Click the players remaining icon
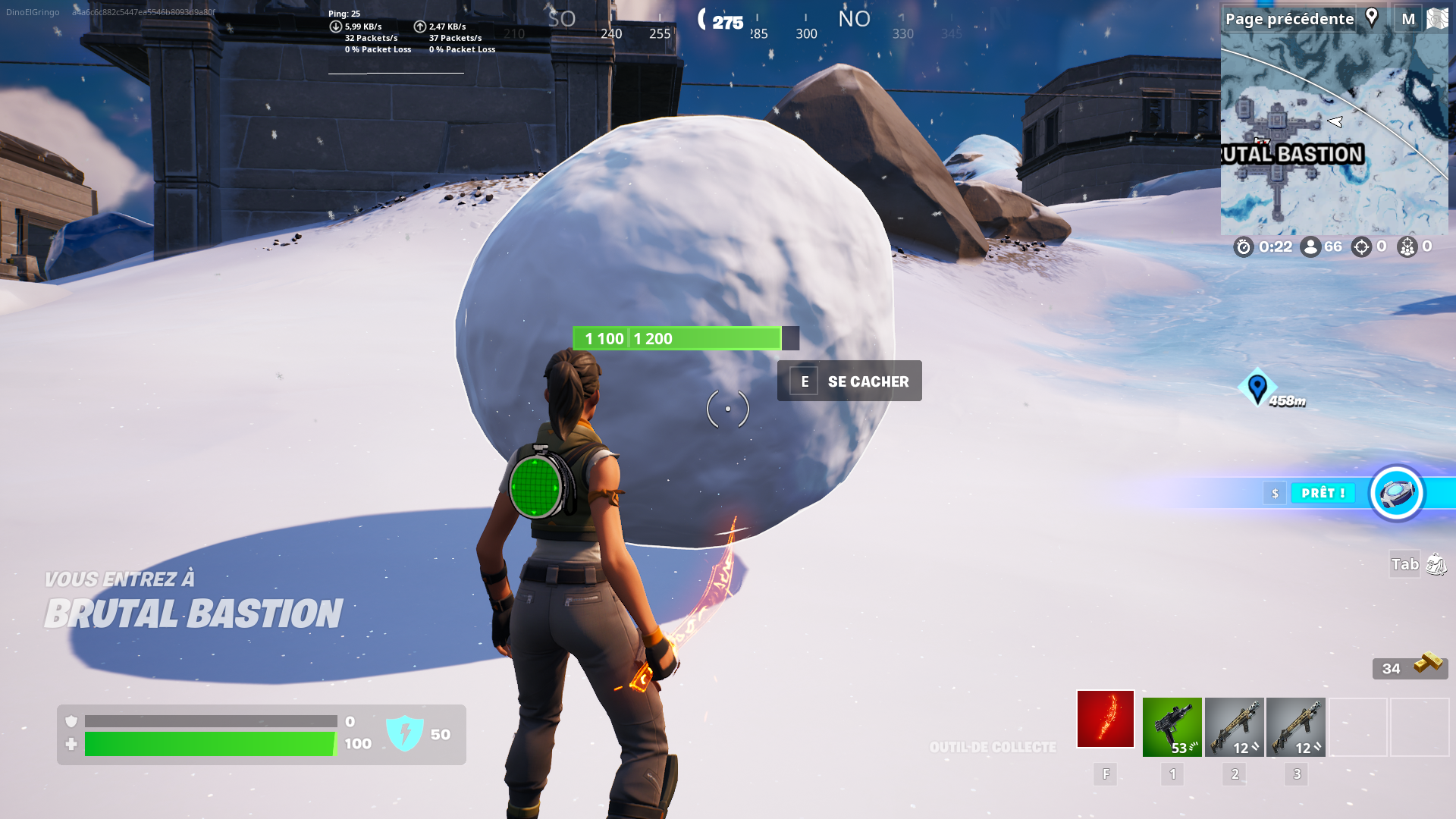Screen dimensions: 1456x819 [x=1311, y=246]
